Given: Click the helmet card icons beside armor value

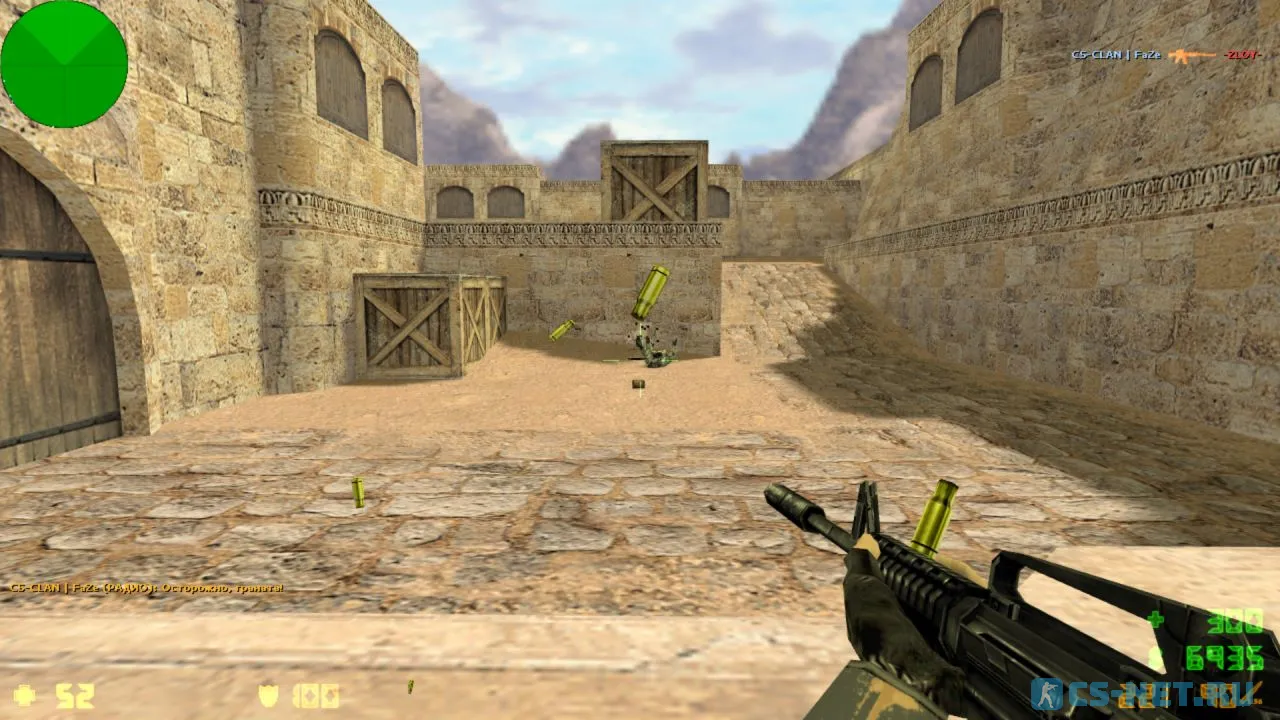Looking at the screenshot, I should pyautogui.click(x=318, y=694).
